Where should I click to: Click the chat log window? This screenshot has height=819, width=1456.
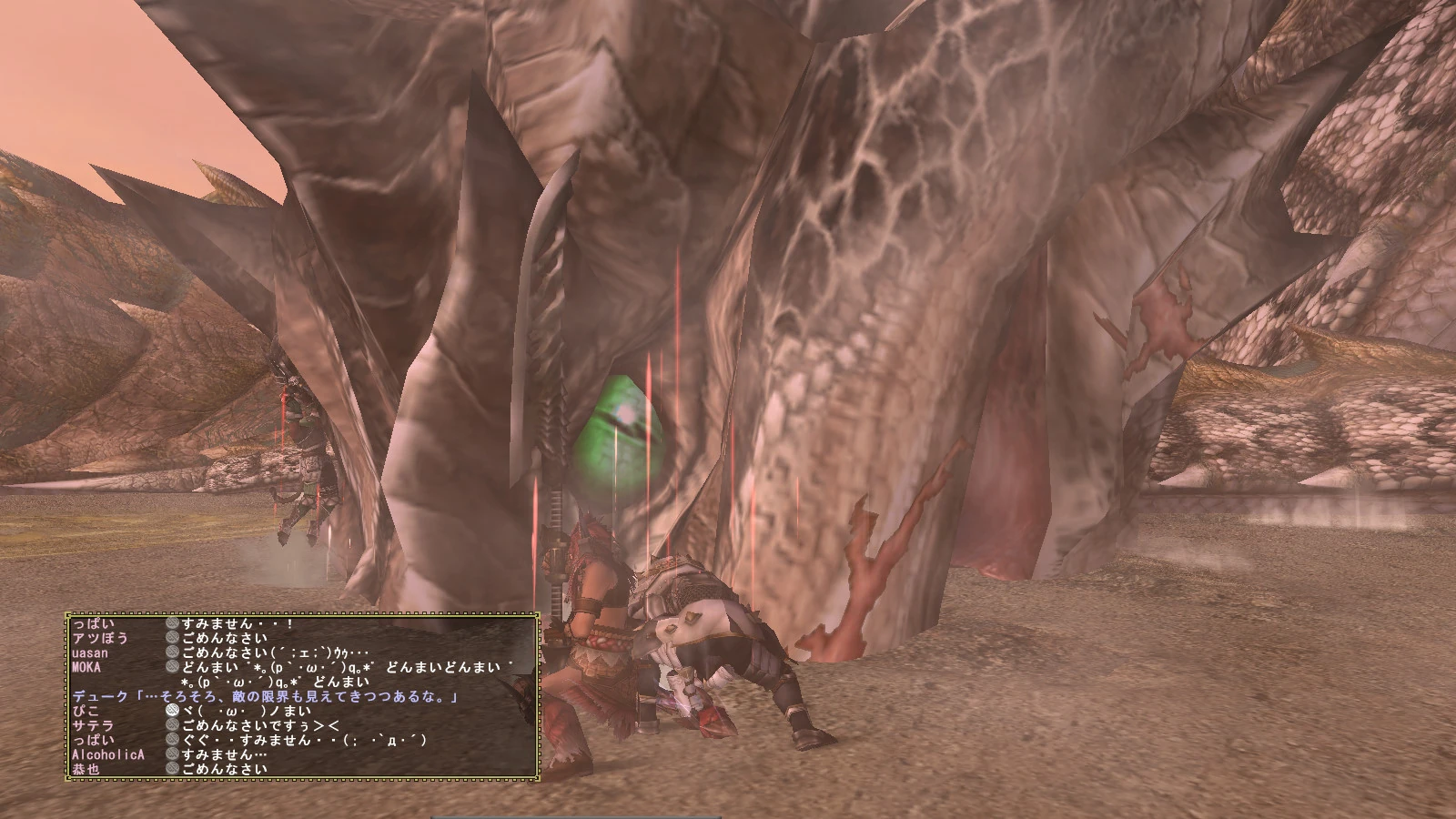301,696
